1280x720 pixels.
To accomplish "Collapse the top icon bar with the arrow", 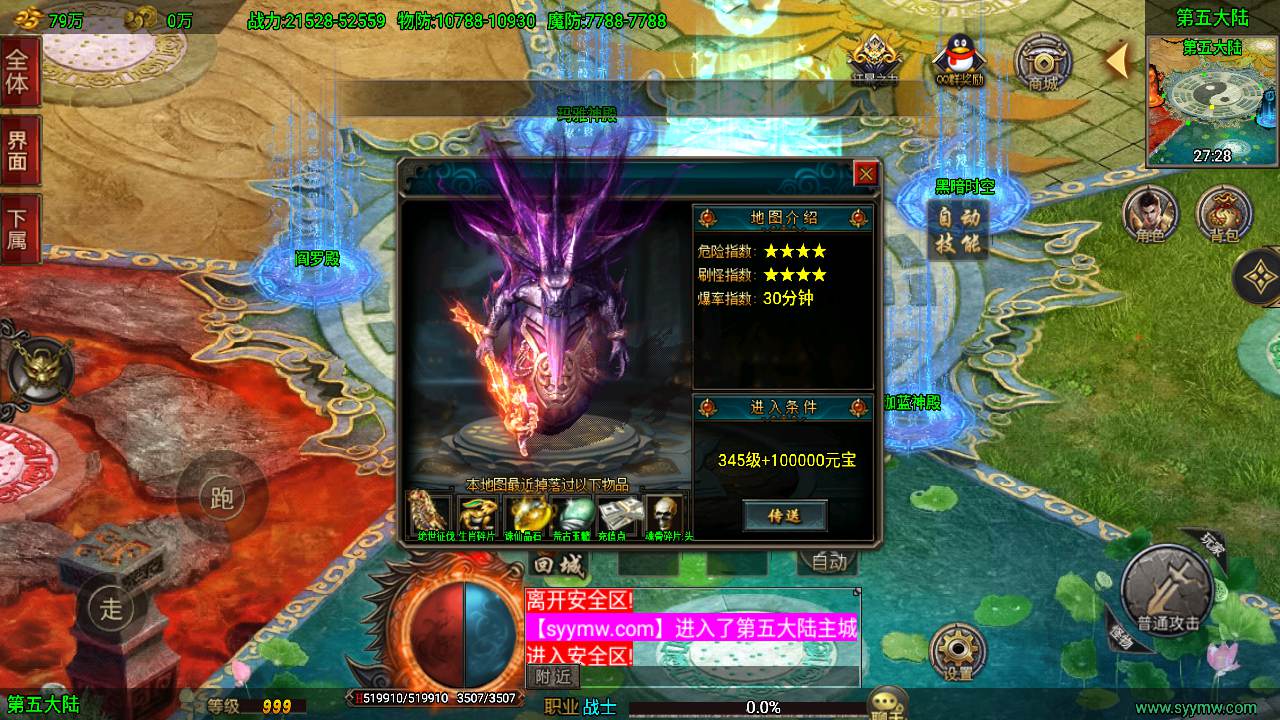I will (1118, 61).
